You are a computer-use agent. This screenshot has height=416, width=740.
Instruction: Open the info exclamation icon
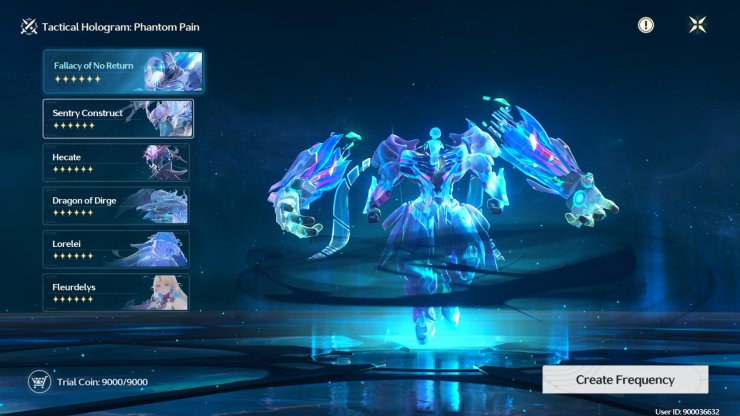tap(646, 26)
